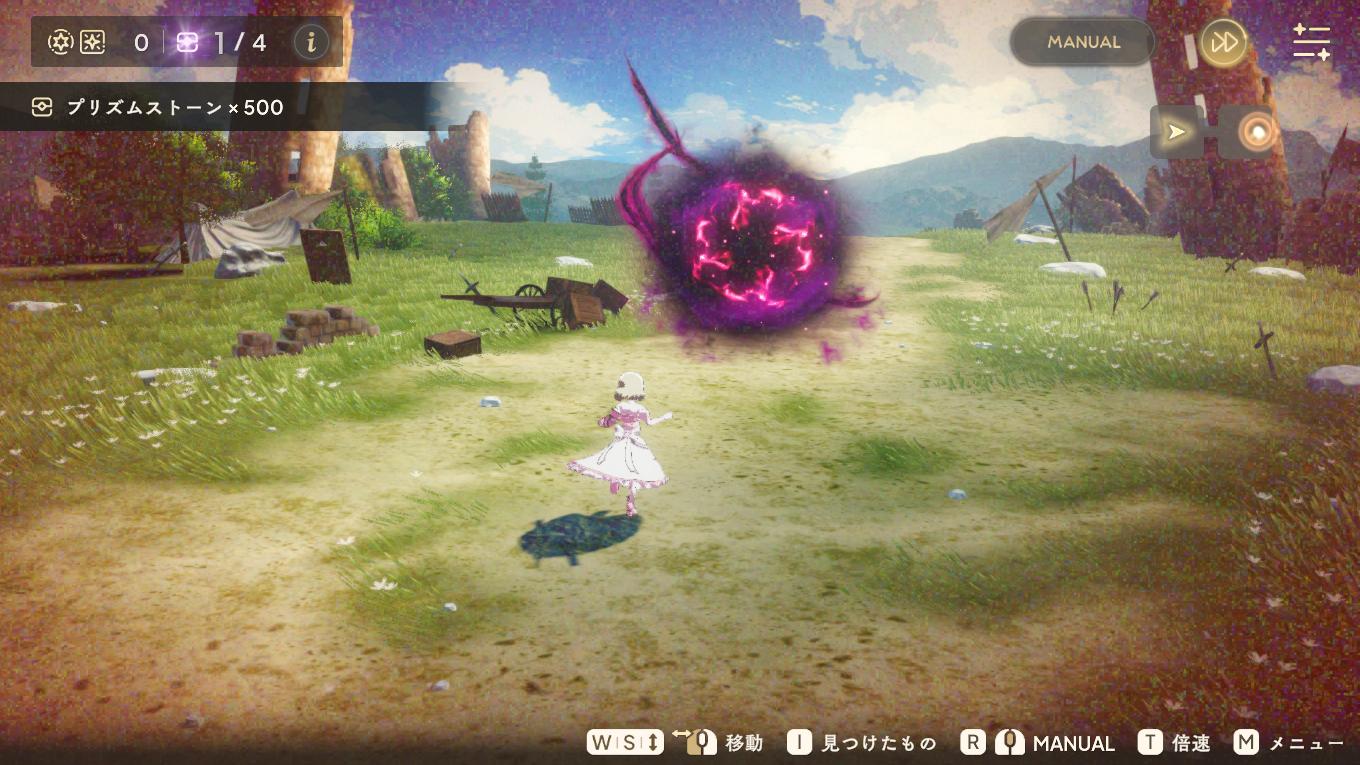Select the glowing arrow ability icon
Image resolution: width=1360 pixels, height=765 pixels.
(x=1176, y=131)
